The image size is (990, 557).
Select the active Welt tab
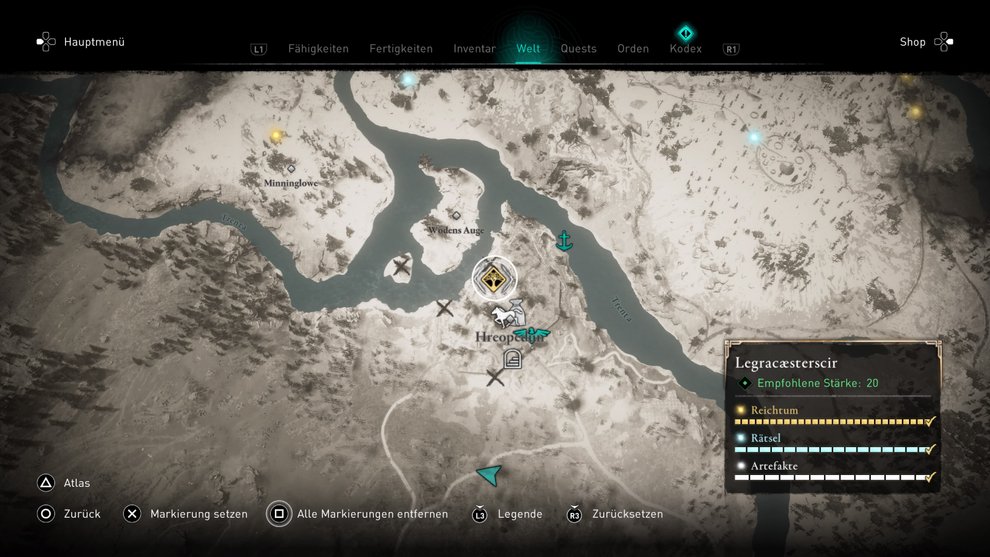tap(528, 48)
